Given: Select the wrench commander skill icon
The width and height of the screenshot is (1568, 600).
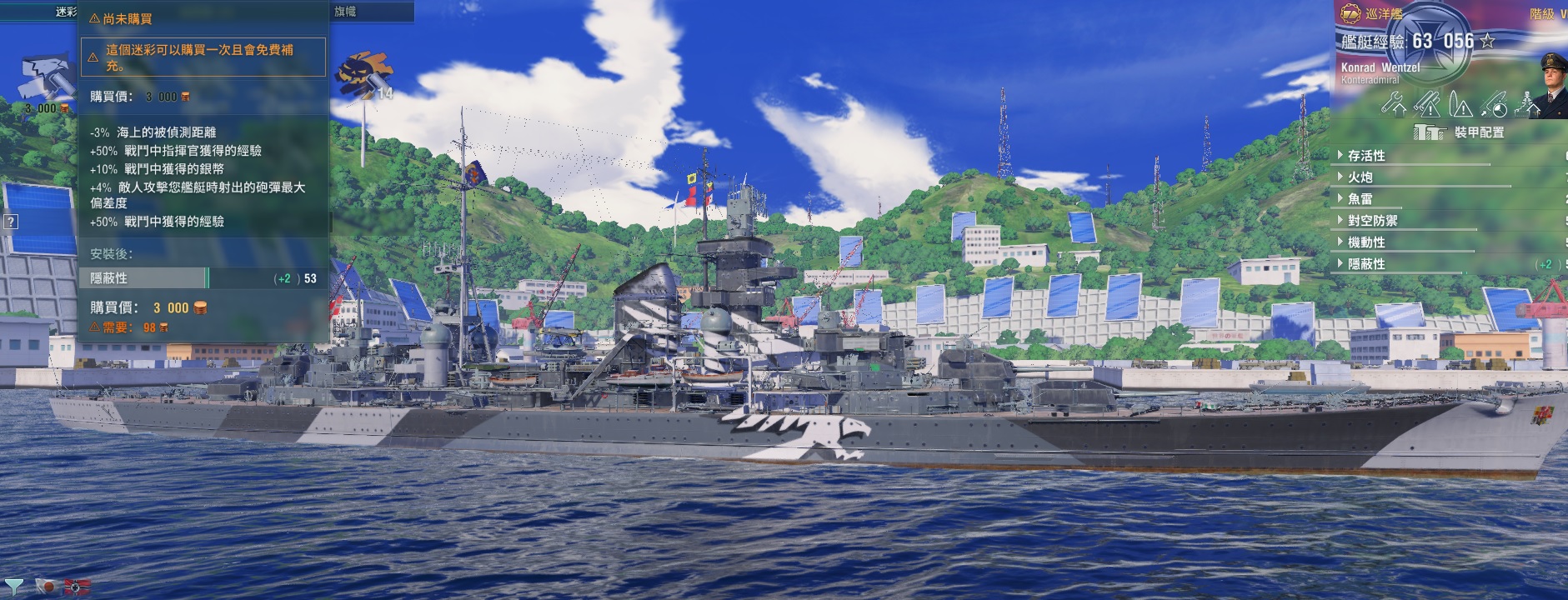Looking at the screenshot, I should (1394, 103).
